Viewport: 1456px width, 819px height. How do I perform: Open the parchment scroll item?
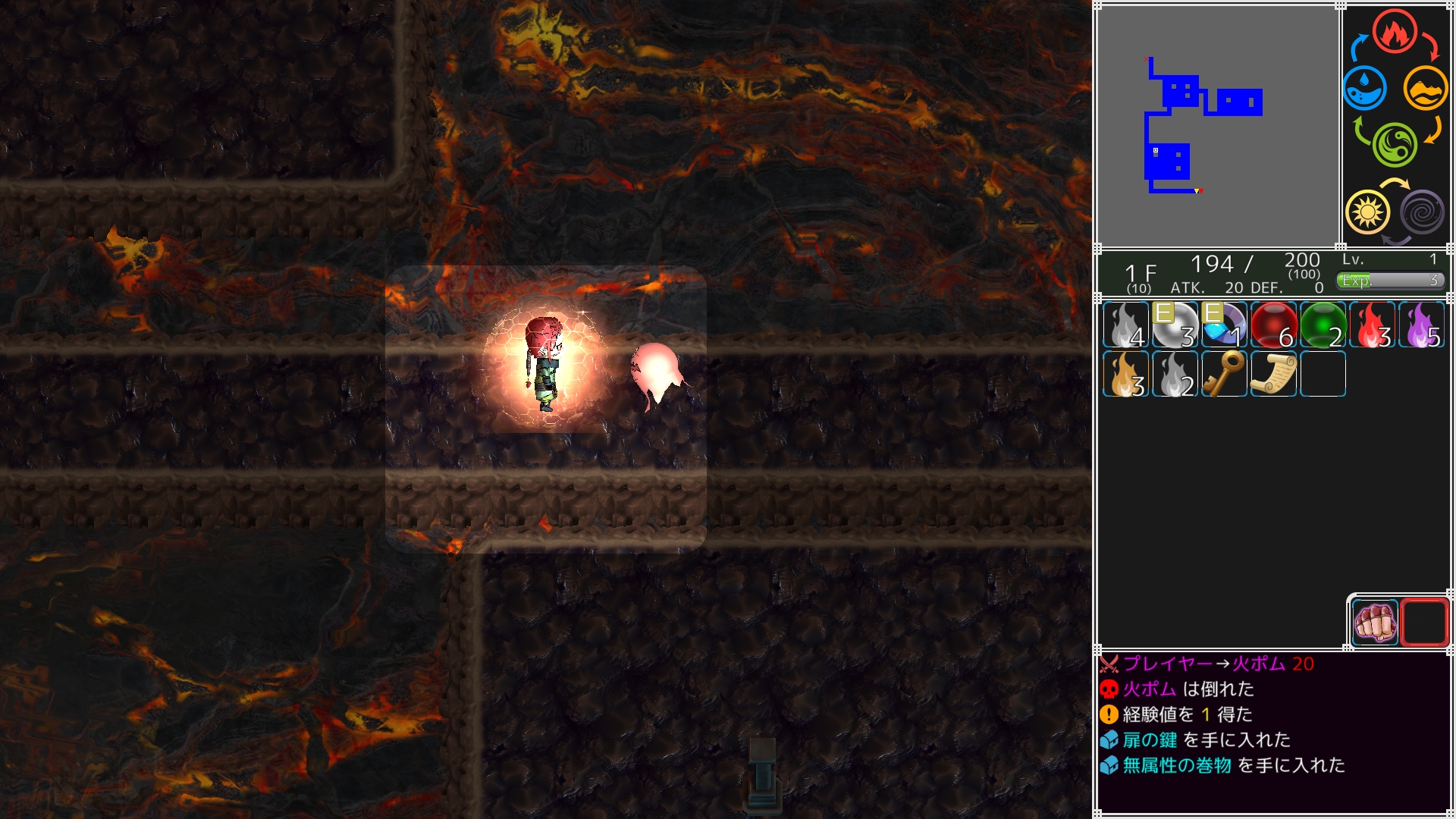click(1273, 375)
